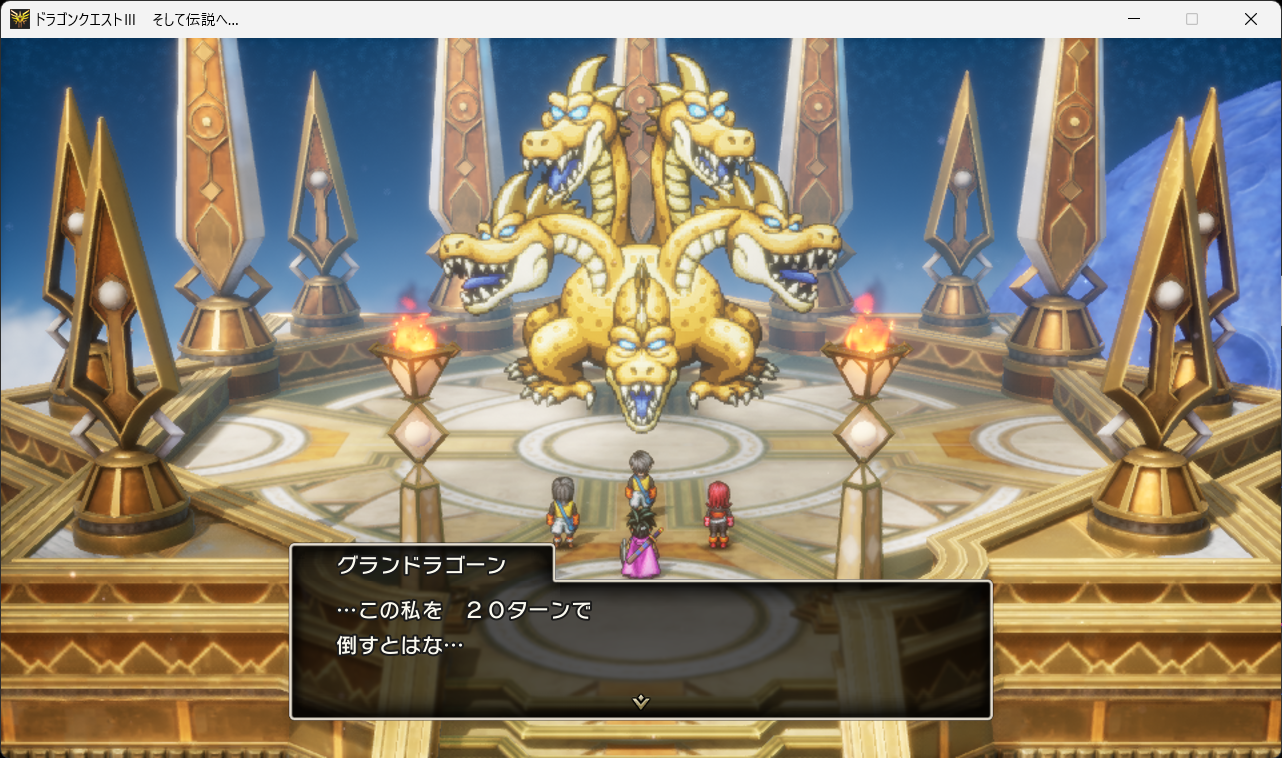The height and width of the screenshot is (758, 1282).
Task: Click the グランドラゴーン speaker name tab
Action: [x=420, y=563]
